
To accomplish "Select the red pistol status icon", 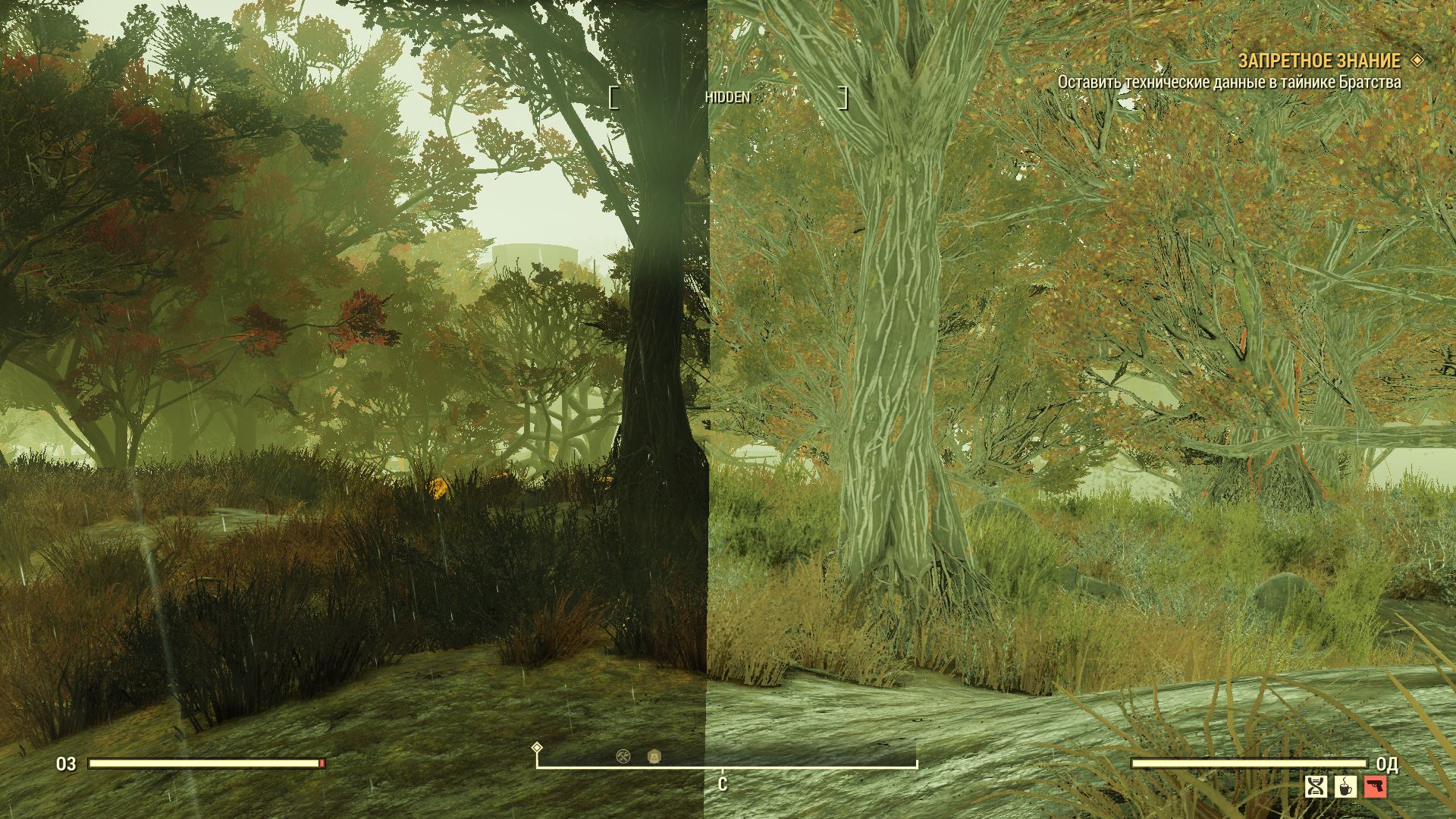I will (x=1375, y=787).
